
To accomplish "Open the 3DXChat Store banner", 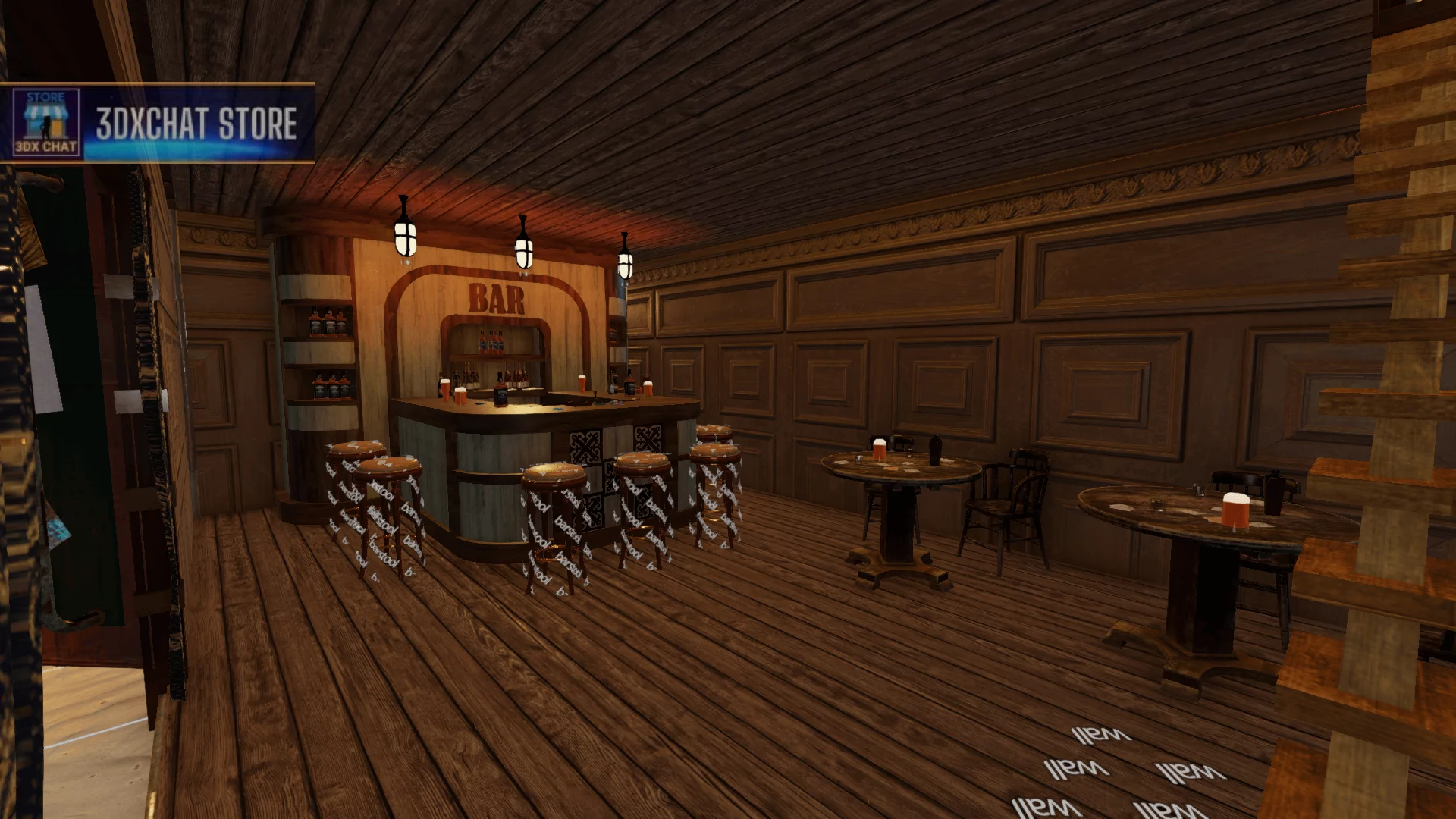I will click(x=157, y=123).
